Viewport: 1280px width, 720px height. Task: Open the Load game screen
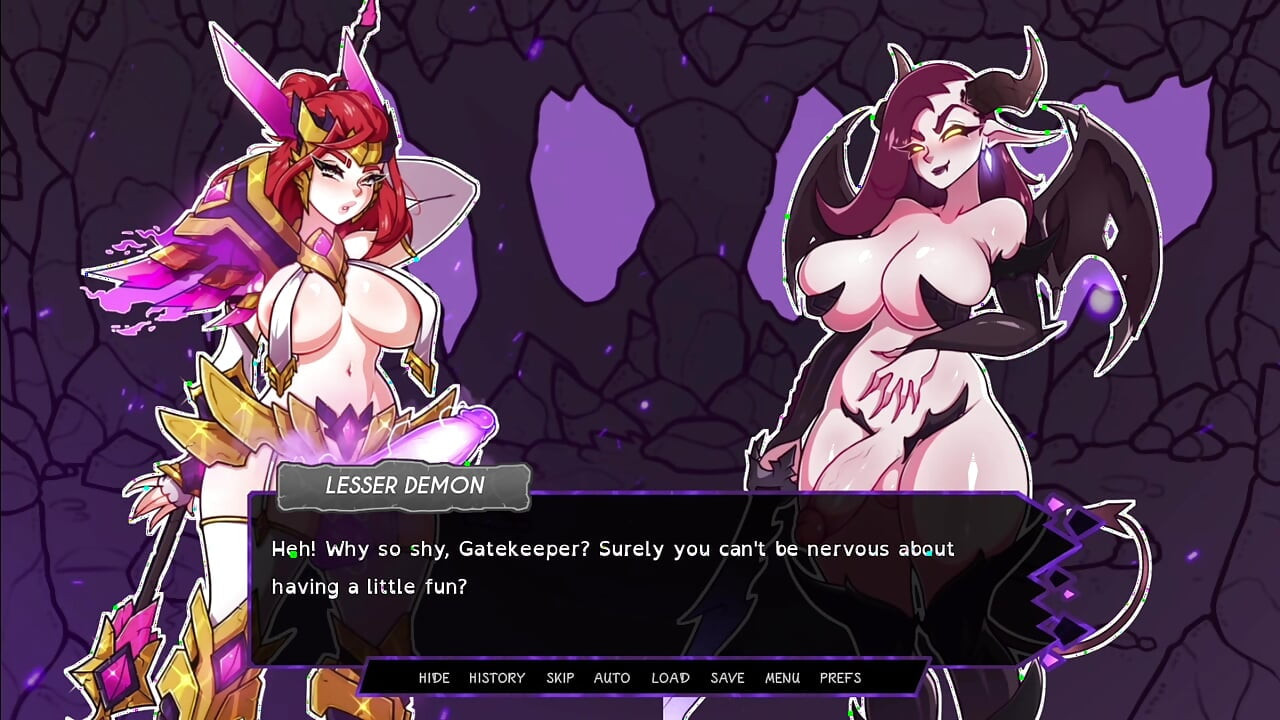click(670, 678)
